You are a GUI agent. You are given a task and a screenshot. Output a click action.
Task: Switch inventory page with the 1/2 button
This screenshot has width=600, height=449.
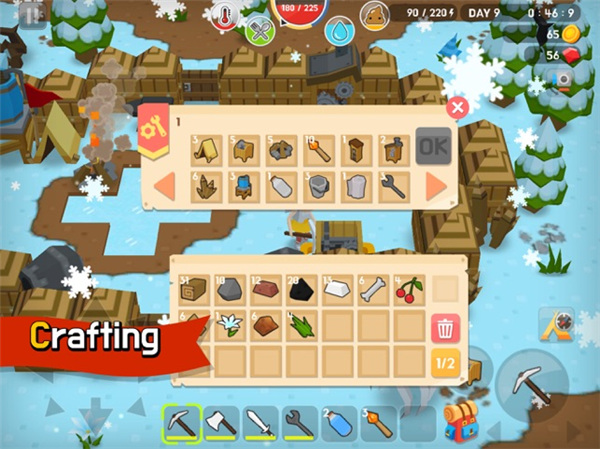446,363
